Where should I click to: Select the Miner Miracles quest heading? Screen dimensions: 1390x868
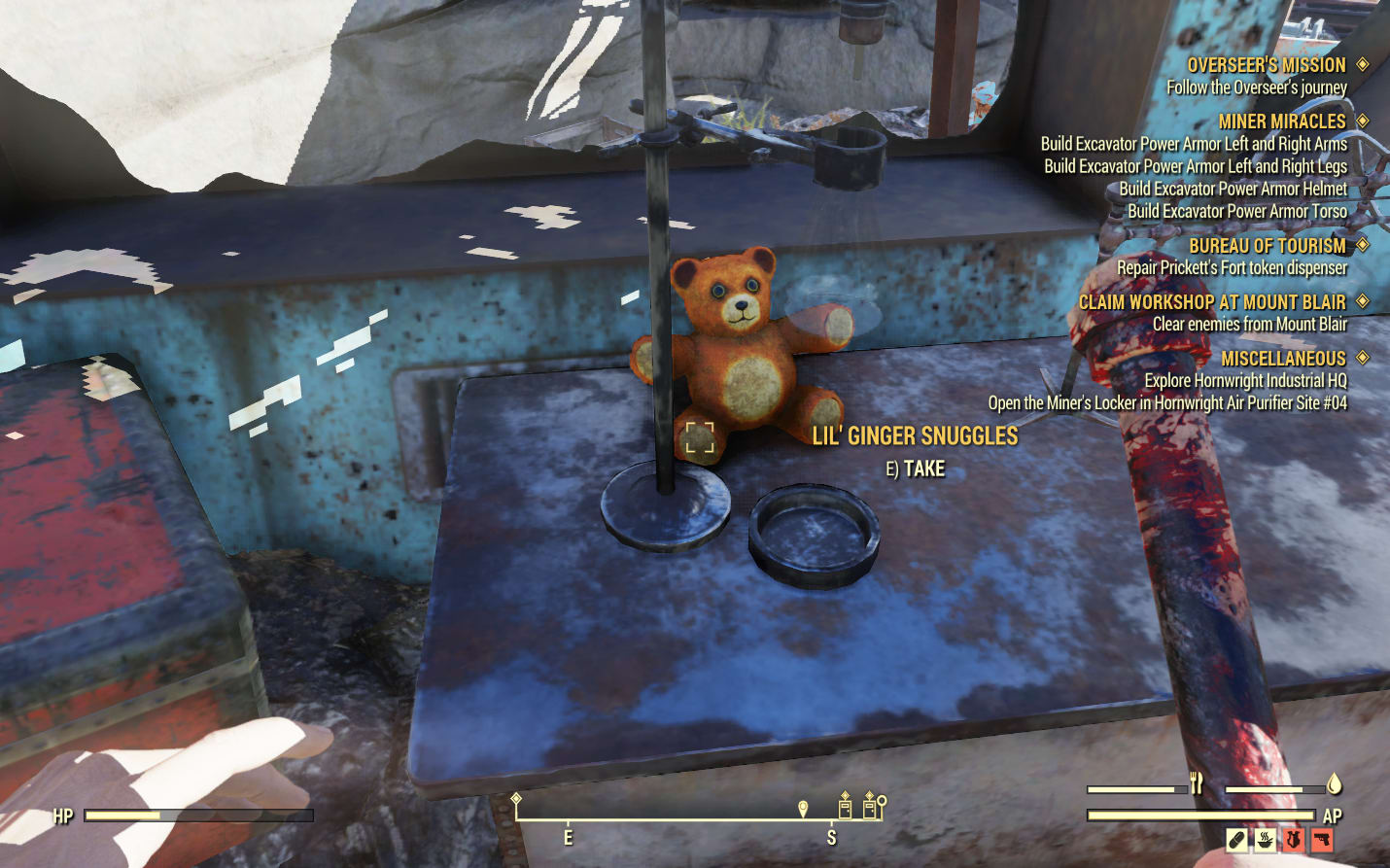coord(1281,122)
